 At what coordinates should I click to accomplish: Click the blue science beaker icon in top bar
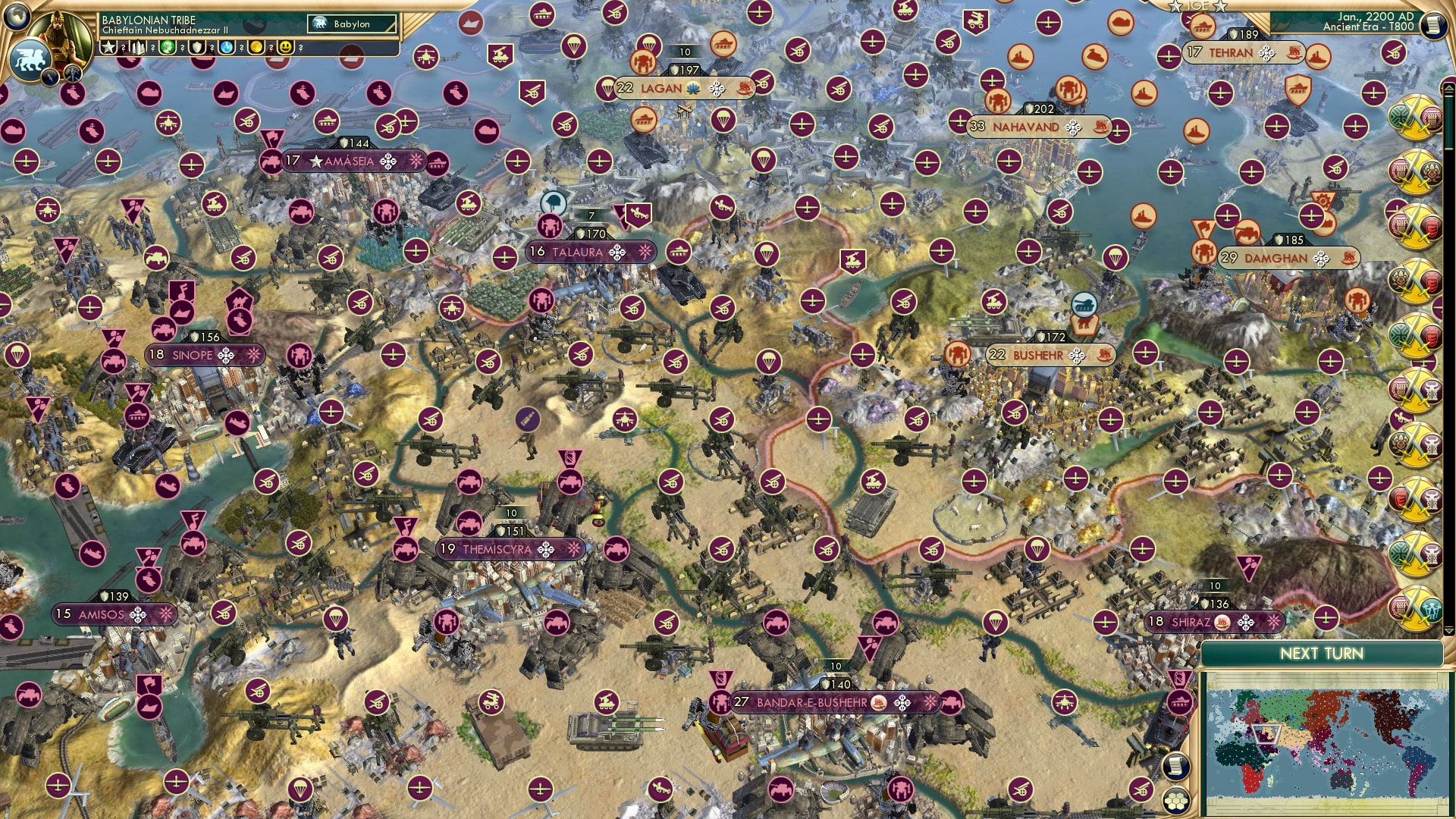point(225,47)
